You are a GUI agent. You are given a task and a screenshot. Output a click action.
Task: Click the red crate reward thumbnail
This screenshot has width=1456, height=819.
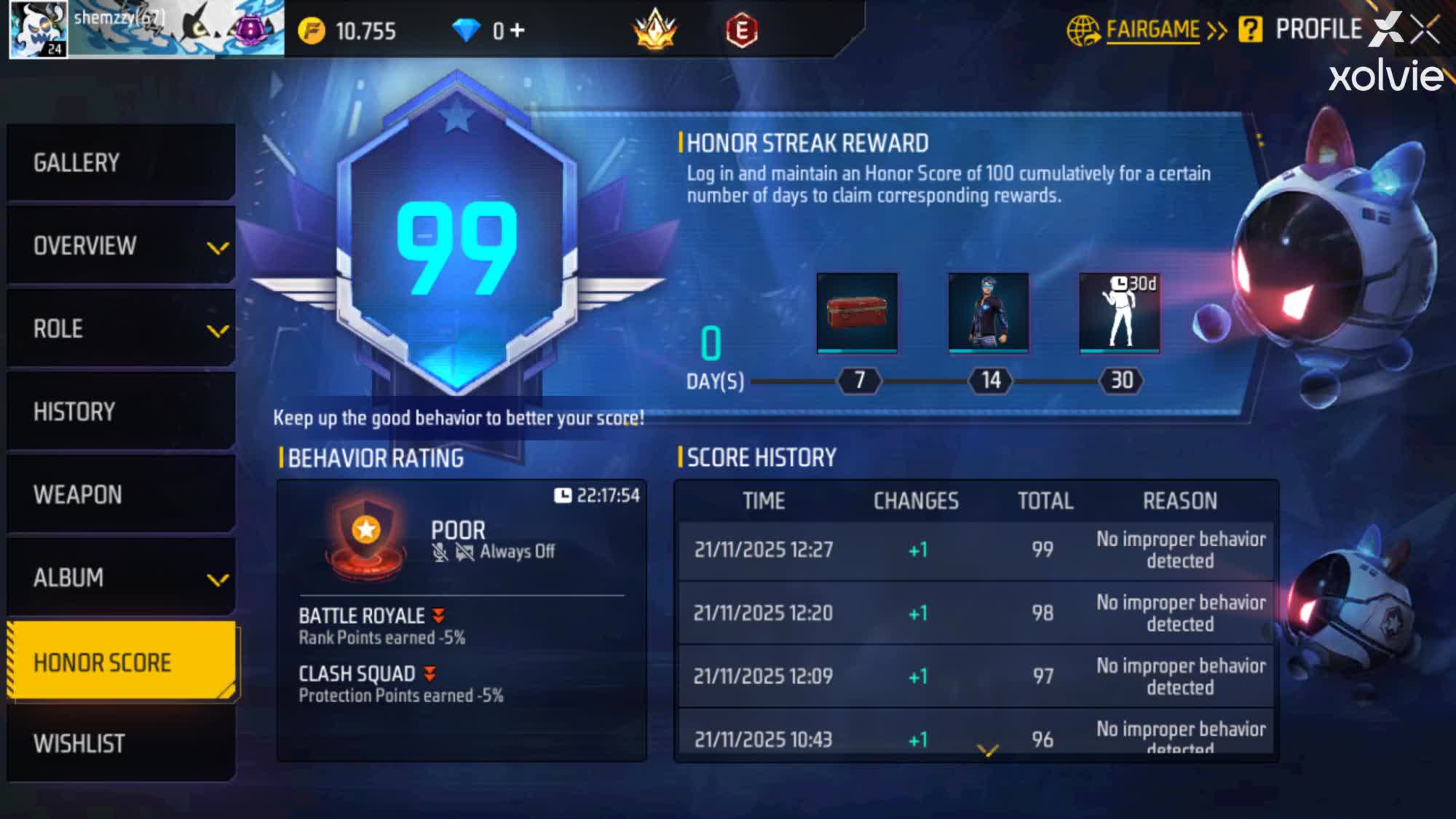pos(858,312)
